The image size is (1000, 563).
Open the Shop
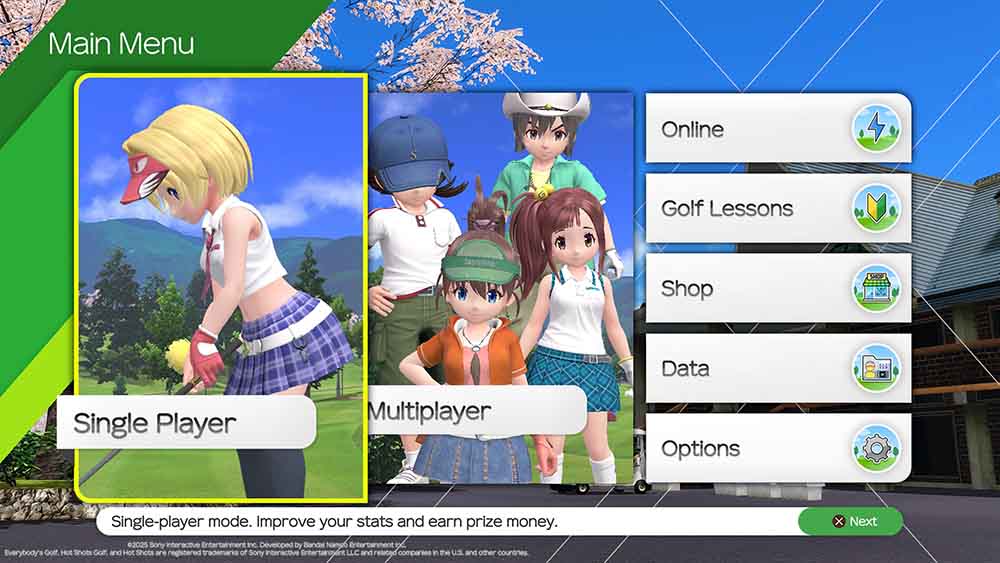777,288
